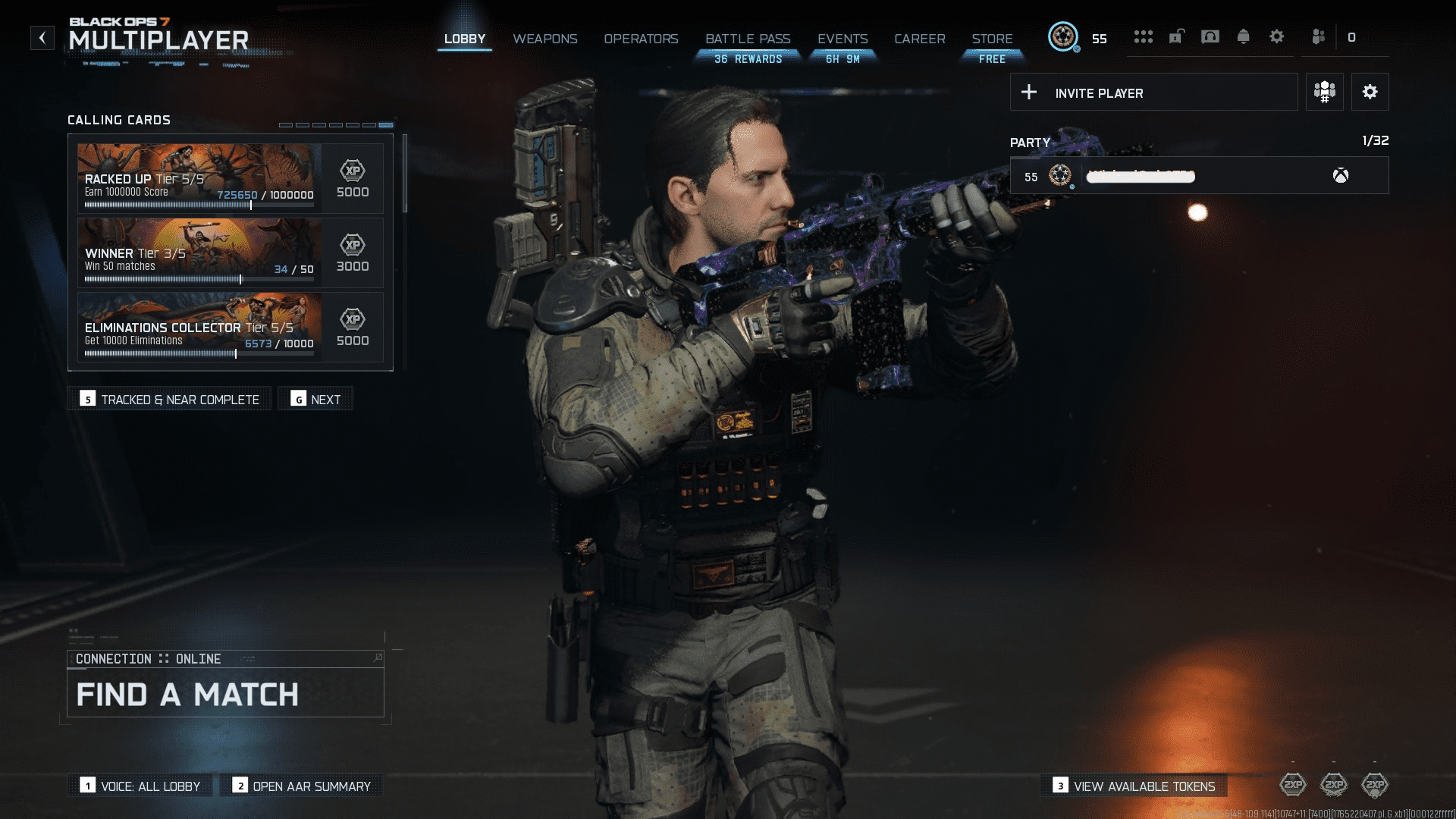
Task: Open the Store tab
Action: click(x=992, y=39)
